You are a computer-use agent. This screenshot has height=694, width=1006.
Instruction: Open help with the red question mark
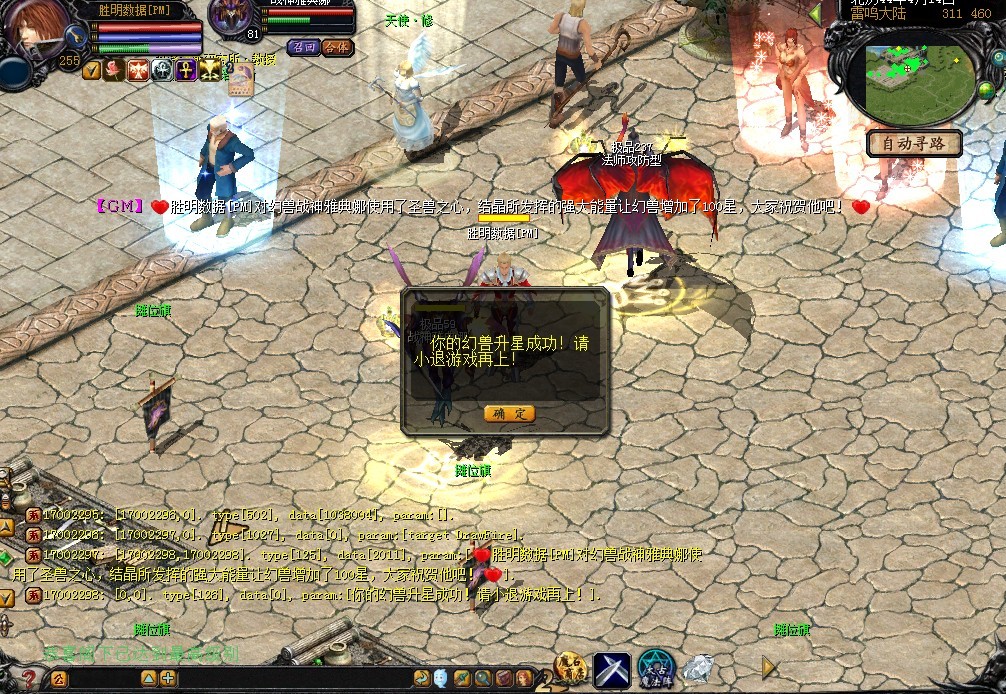(x=28, y=680)
